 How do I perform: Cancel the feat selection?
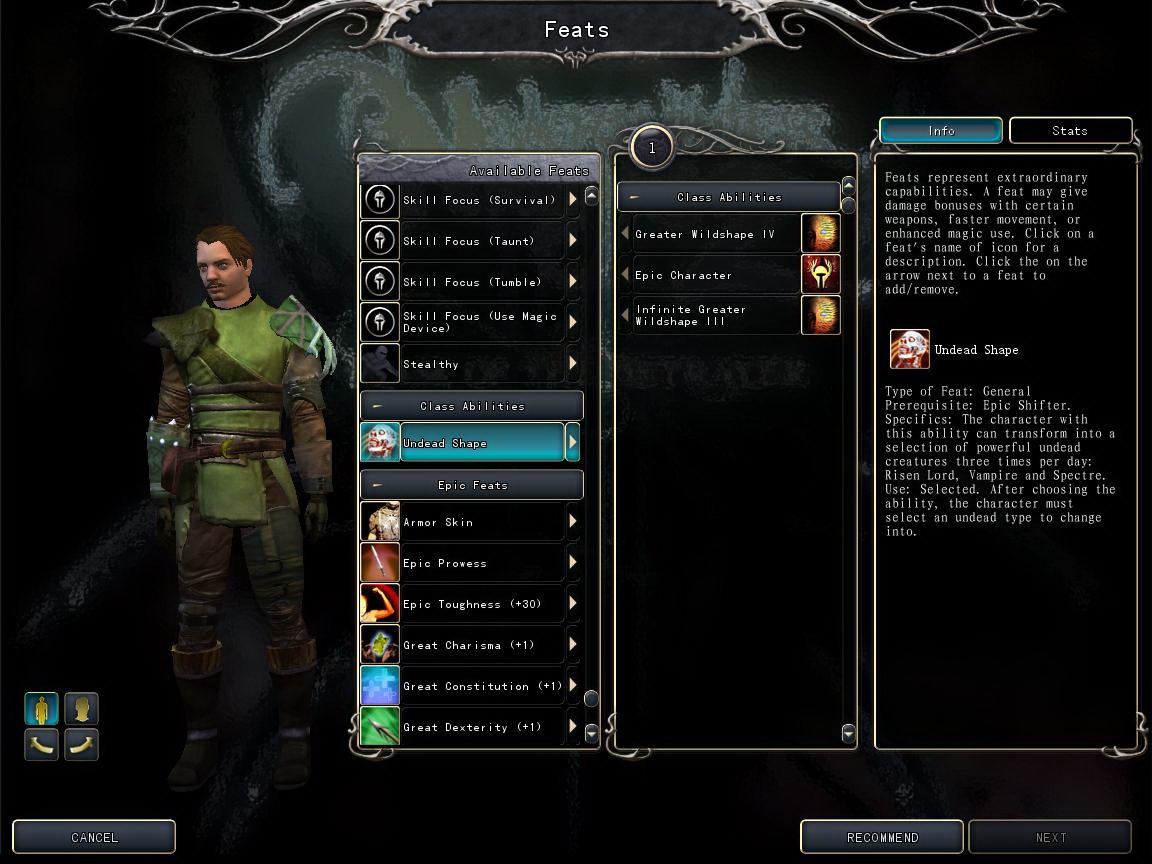pyautogui.click(x=94, y=837)
